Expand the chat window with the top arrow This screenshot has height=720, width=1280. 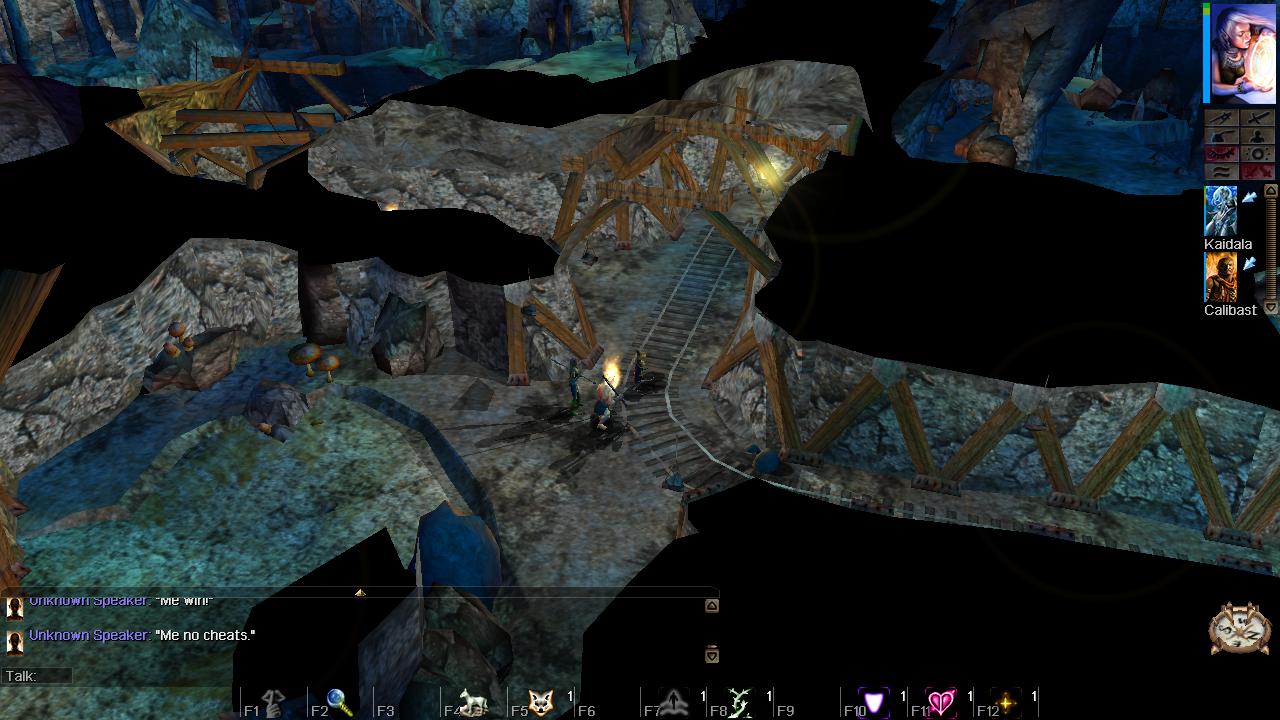point(359,593)
